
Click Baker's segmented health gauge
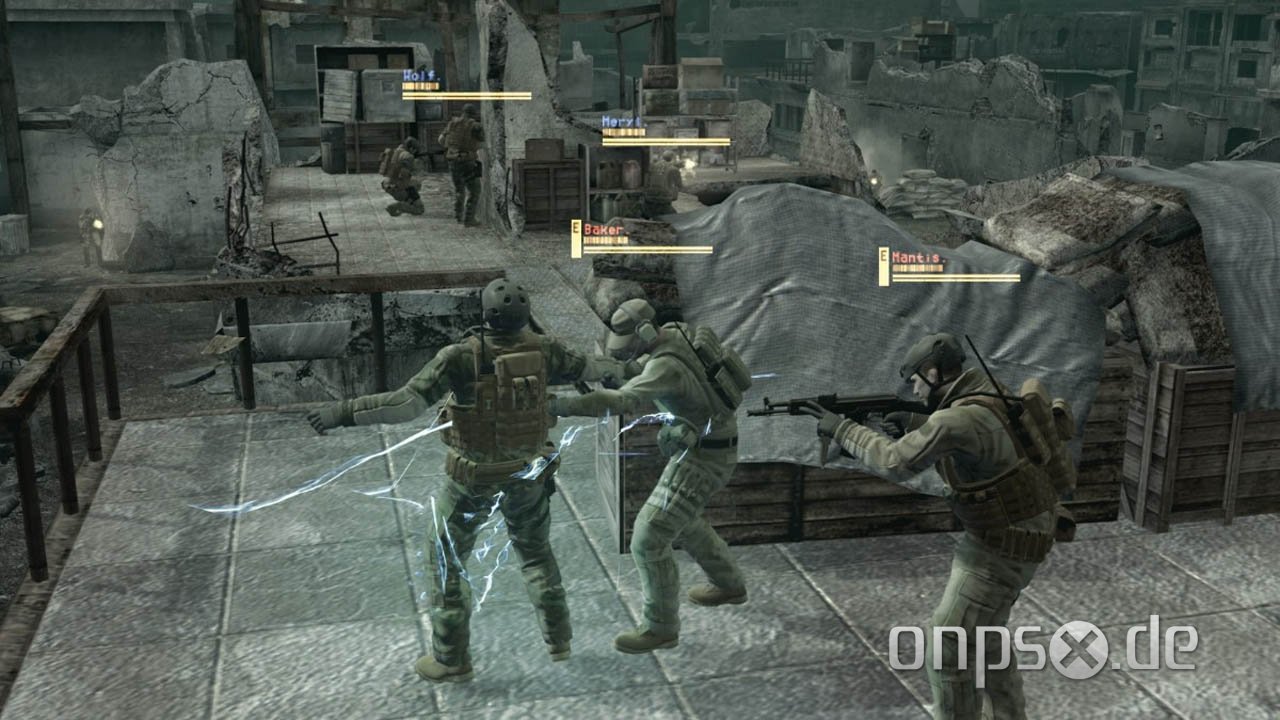[x=605, y=241]
